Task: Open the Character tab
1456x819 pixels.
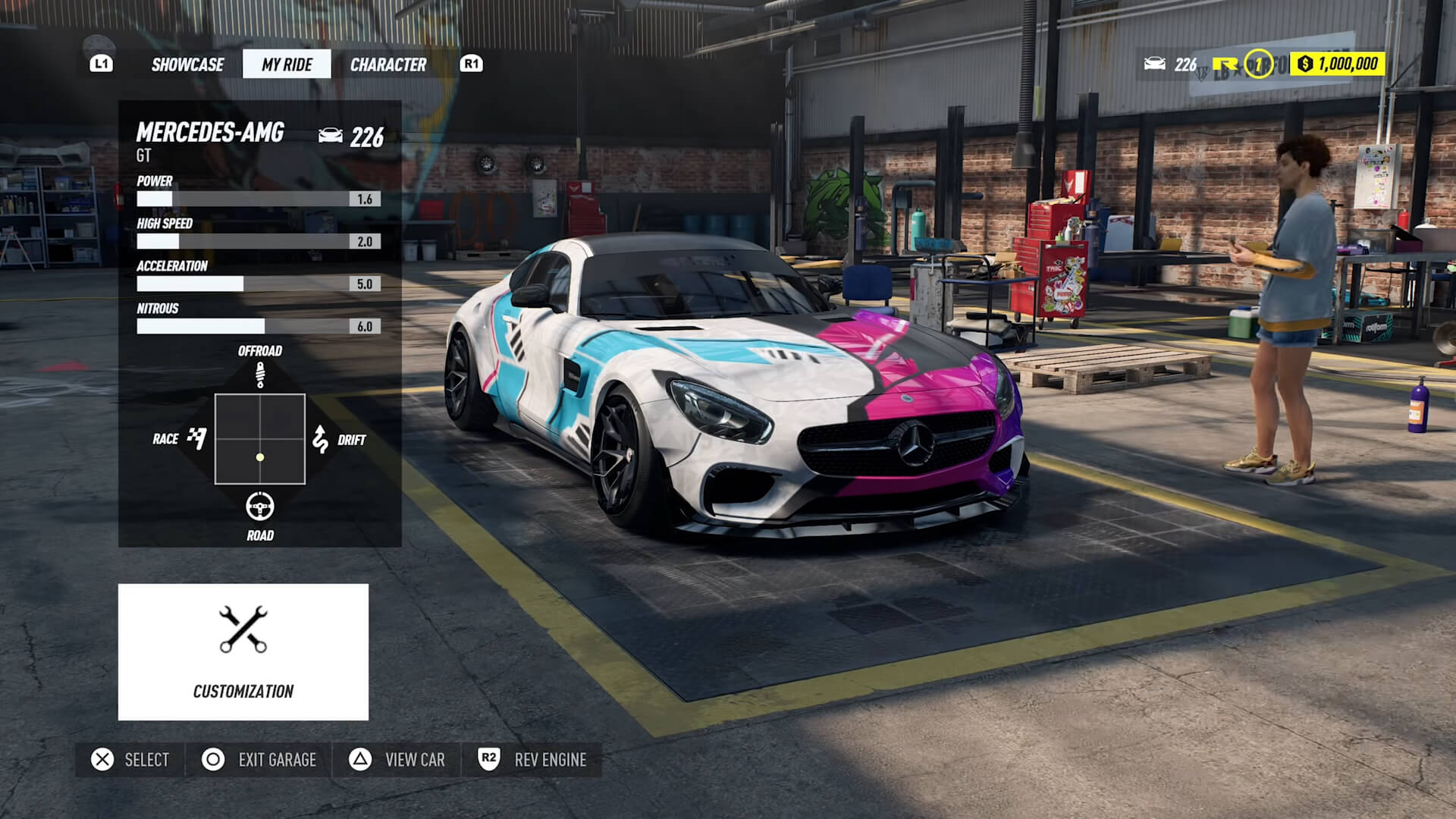Action: (388, 64)
